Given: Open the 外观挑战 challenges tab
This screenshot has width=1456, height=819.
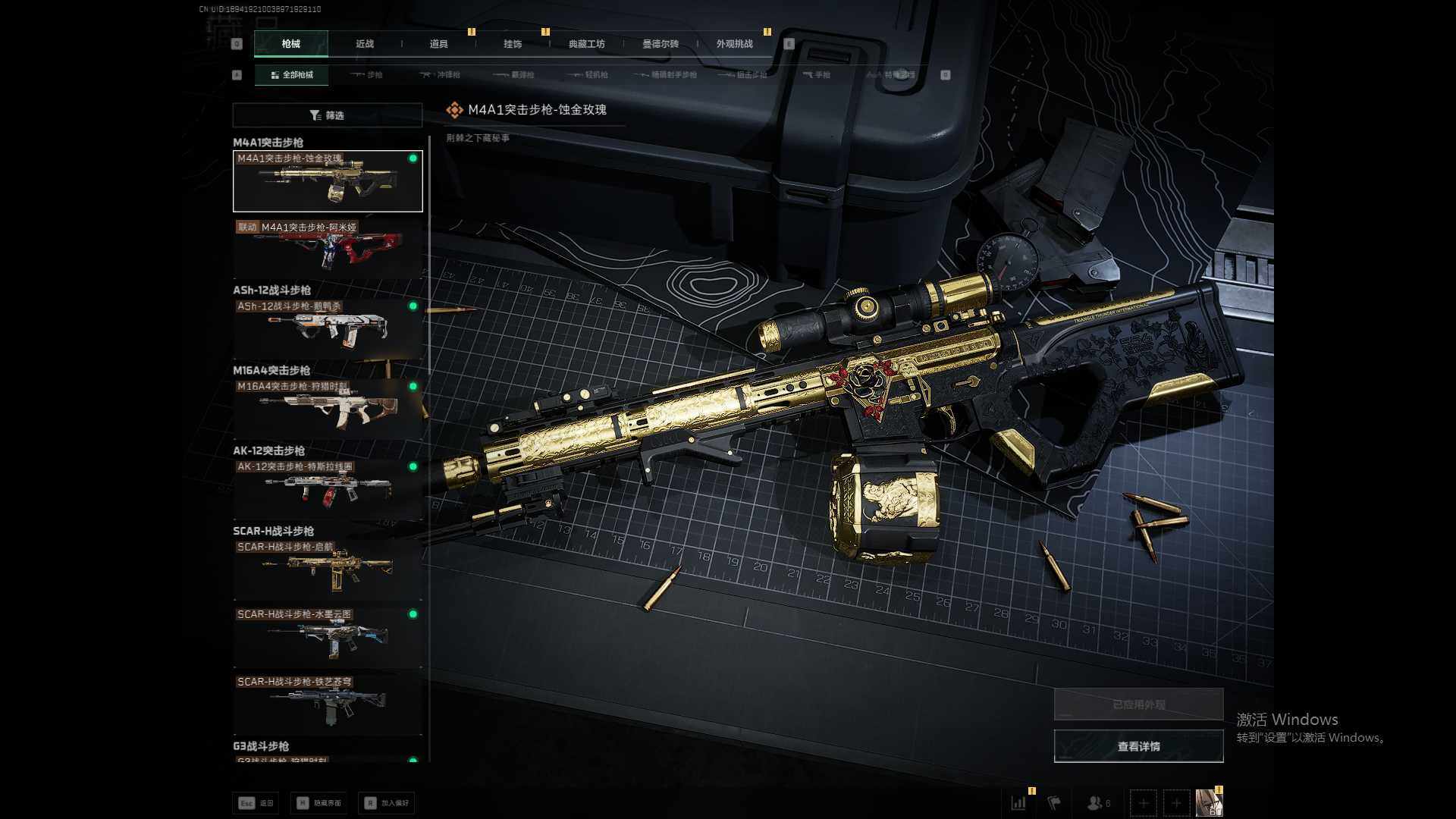Looking at the screenshot, I should (734, 44).
